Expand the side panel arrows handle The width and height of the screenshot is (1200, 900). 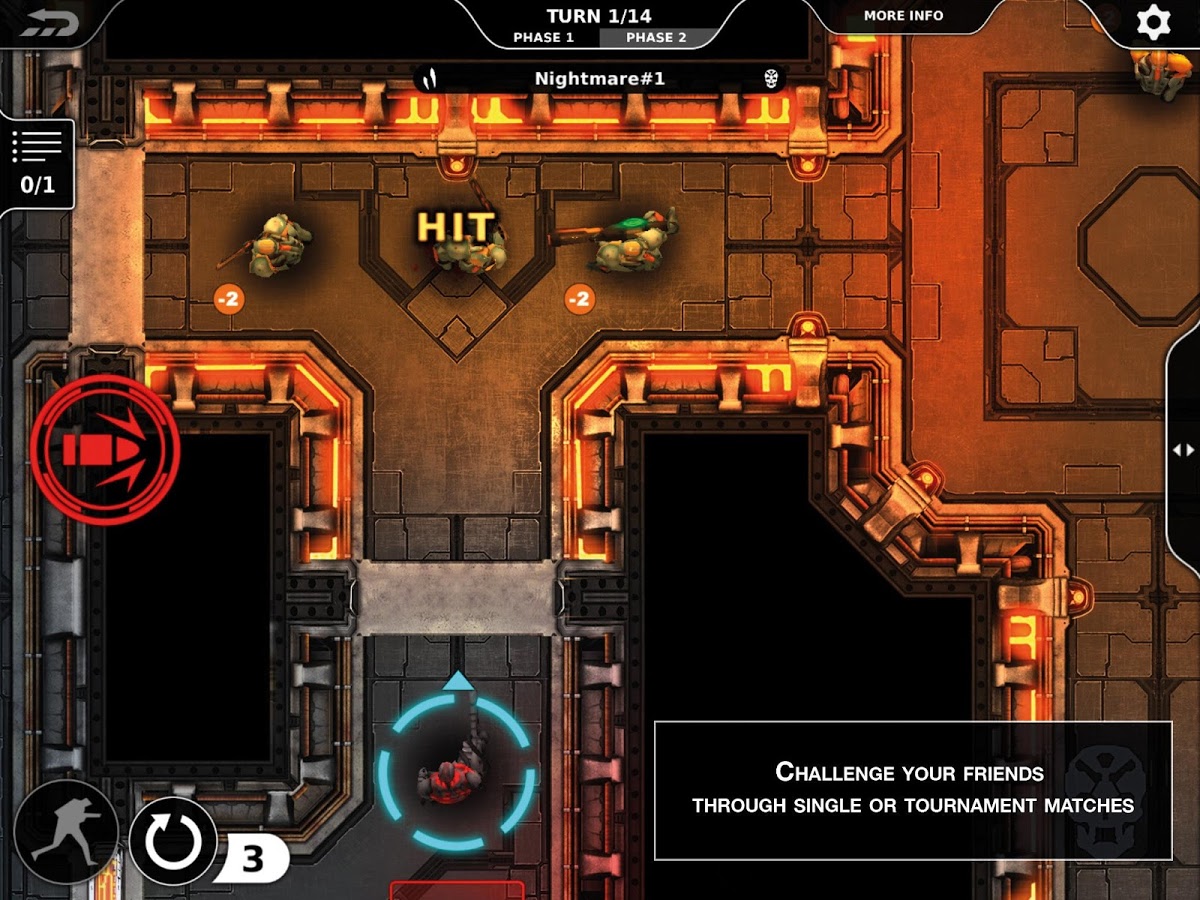tap(1183, 450)
